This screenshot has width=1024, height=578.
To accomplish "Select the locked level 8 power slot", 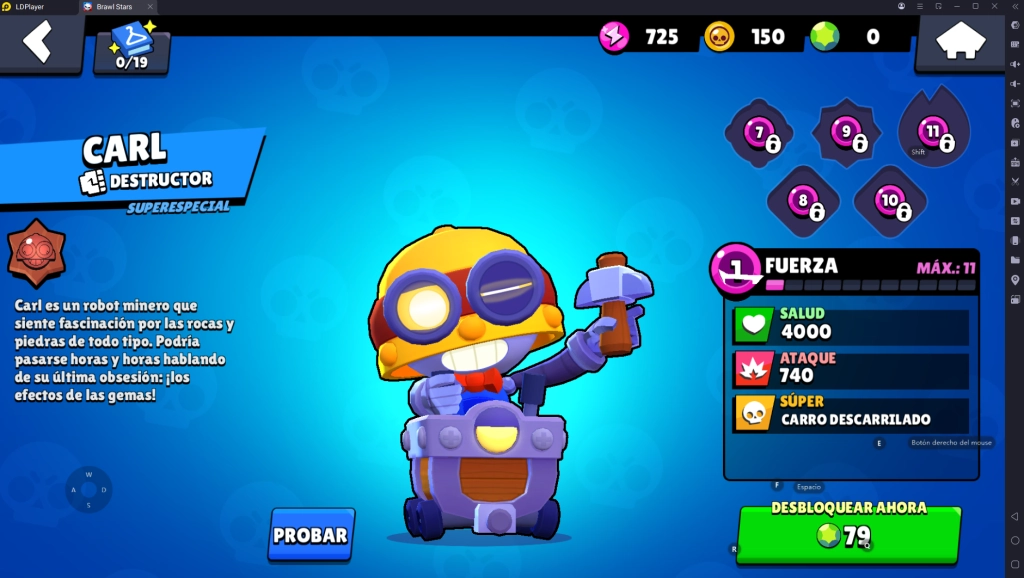I will 803,201.
